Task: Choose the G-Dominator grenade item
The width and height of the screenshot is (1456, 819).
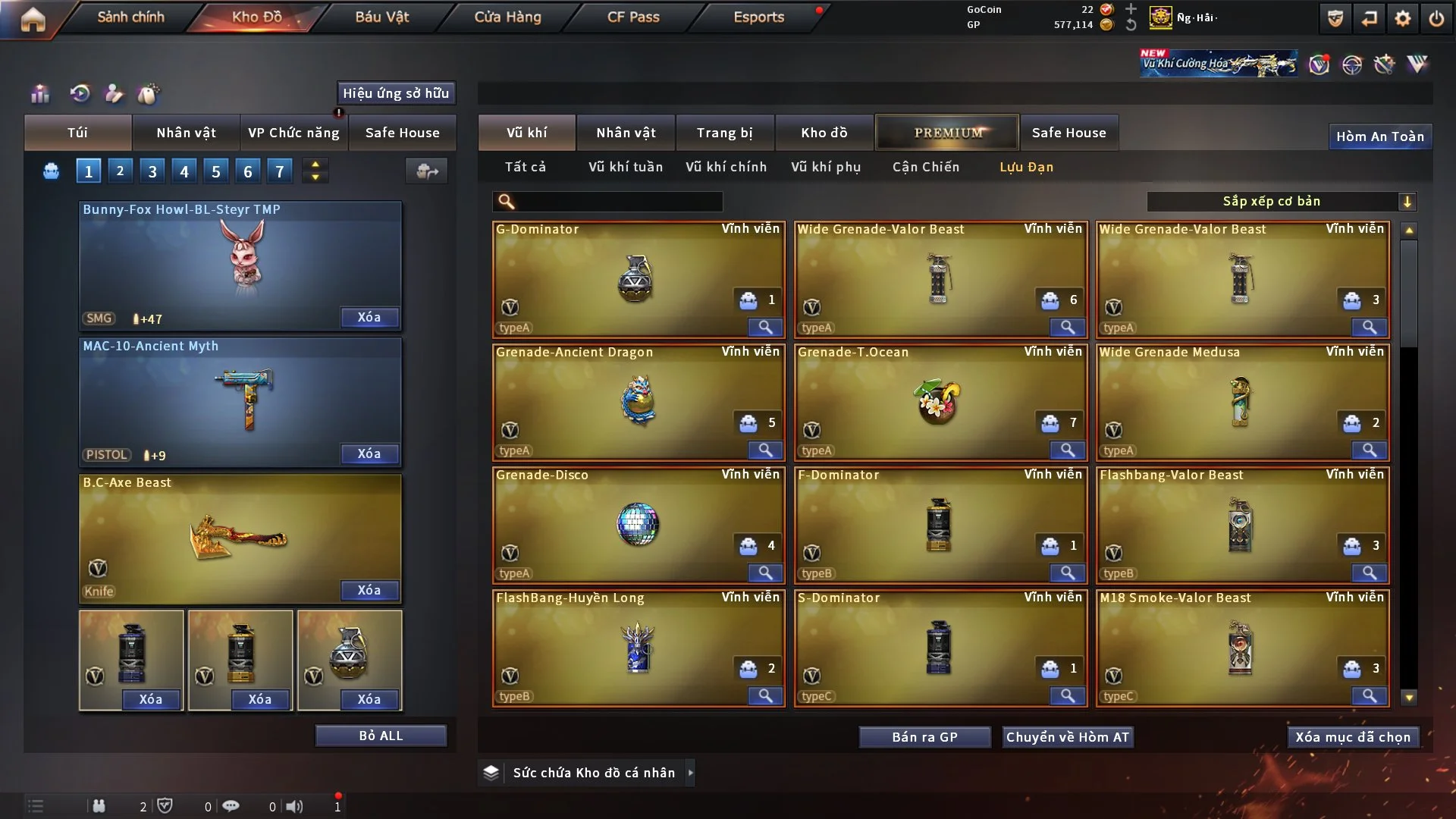Action: pyautogui.click(x=637, y=279)
